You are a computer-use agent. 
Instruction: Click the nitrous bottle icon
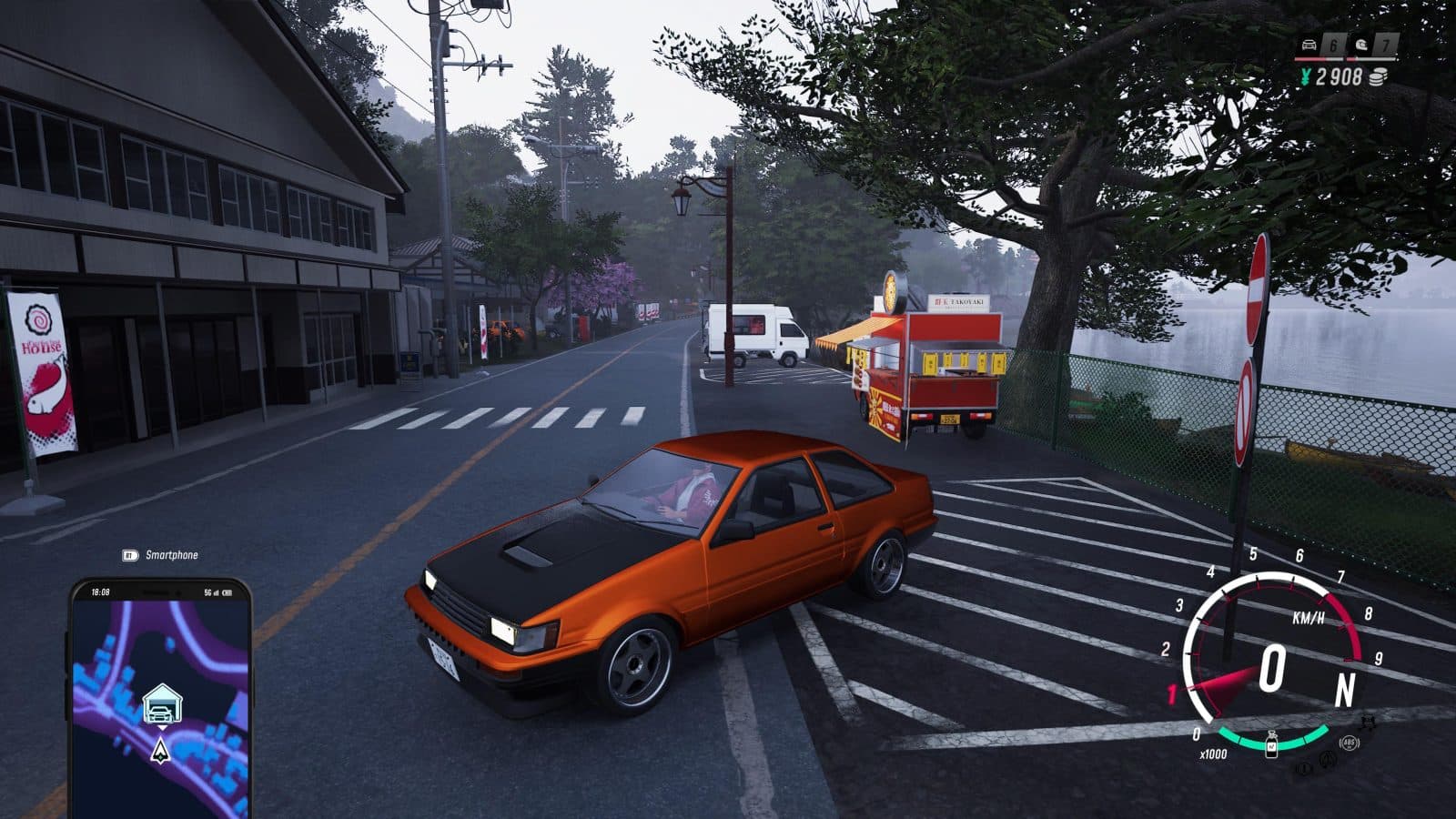1272,746
